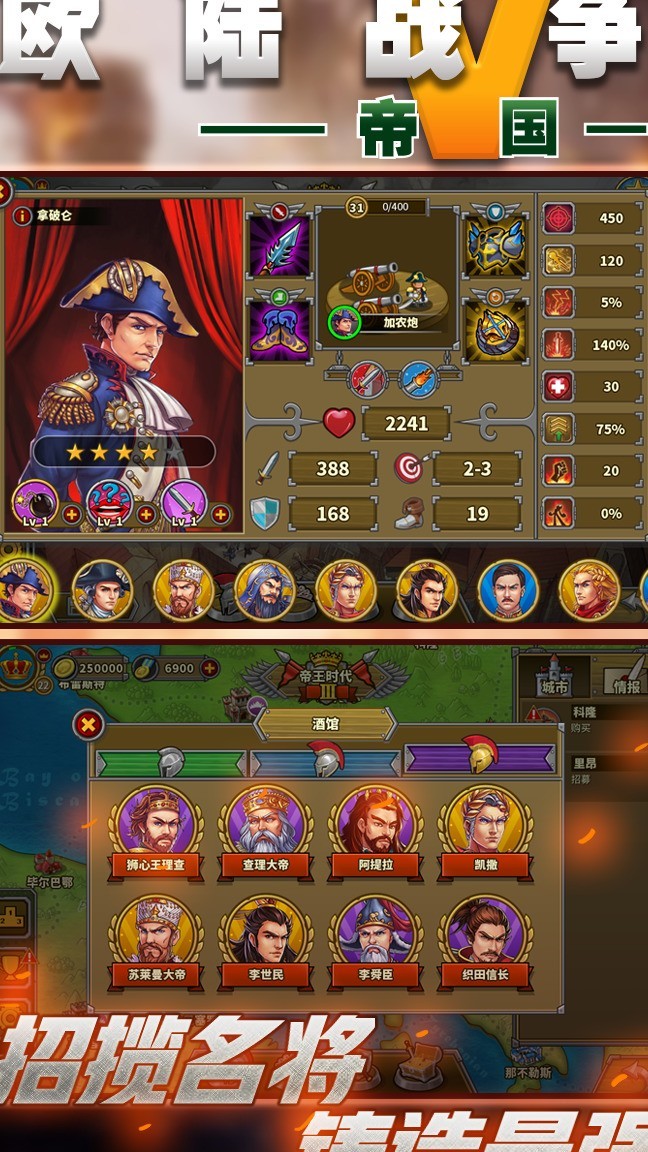This screenshot has width=648, height=1152.
Task: Switch to the blue helmet tab
Action: click(325, 762)
